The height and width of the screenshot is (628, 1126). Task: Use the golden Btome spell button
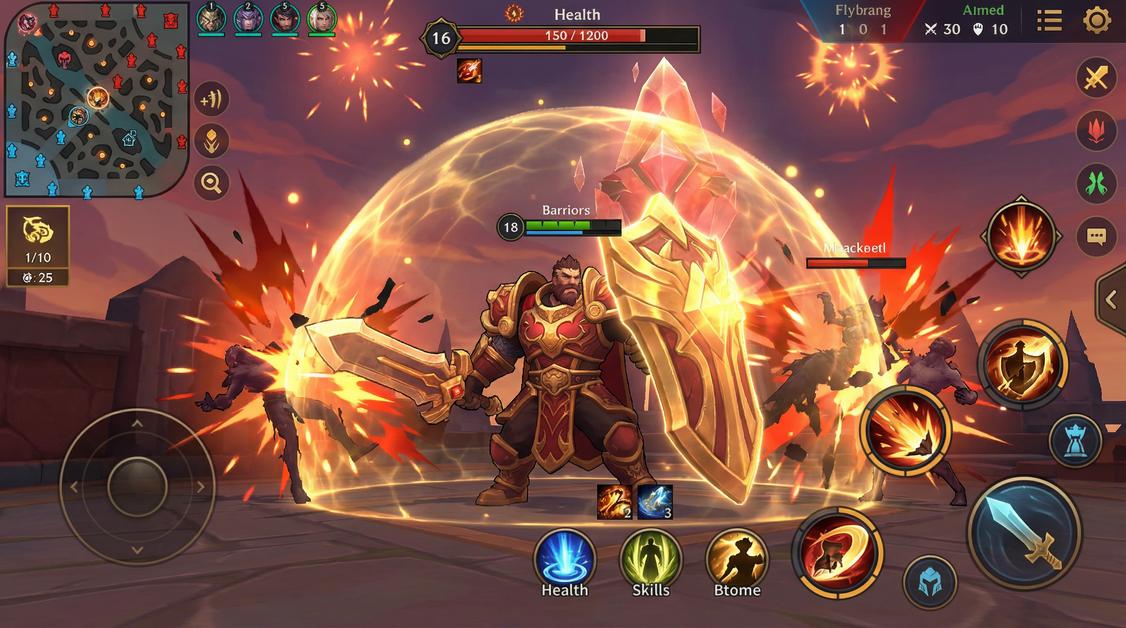click(737, 558)
